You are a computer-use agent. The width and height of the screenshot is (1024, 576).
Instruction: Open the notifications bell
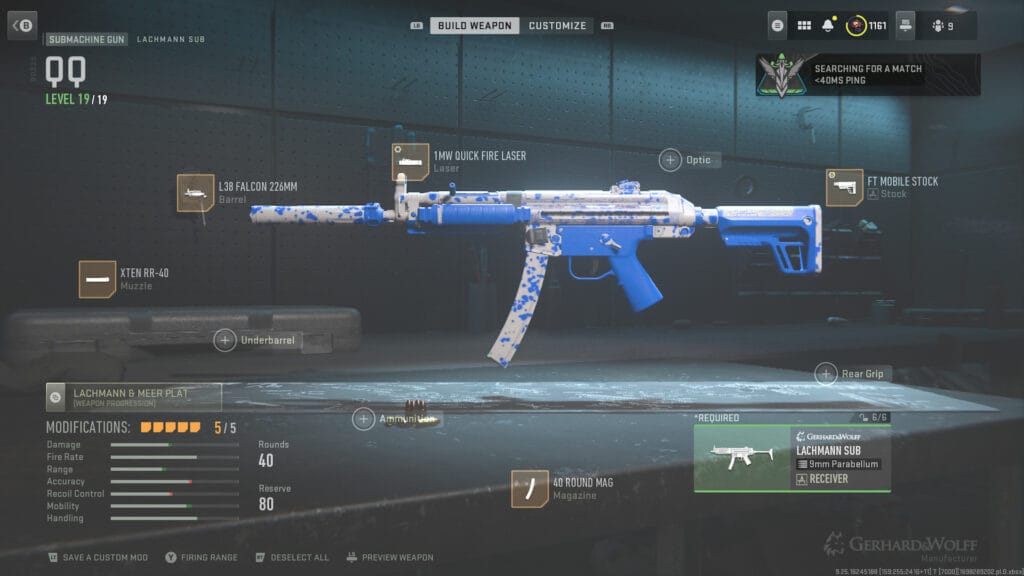828,25
